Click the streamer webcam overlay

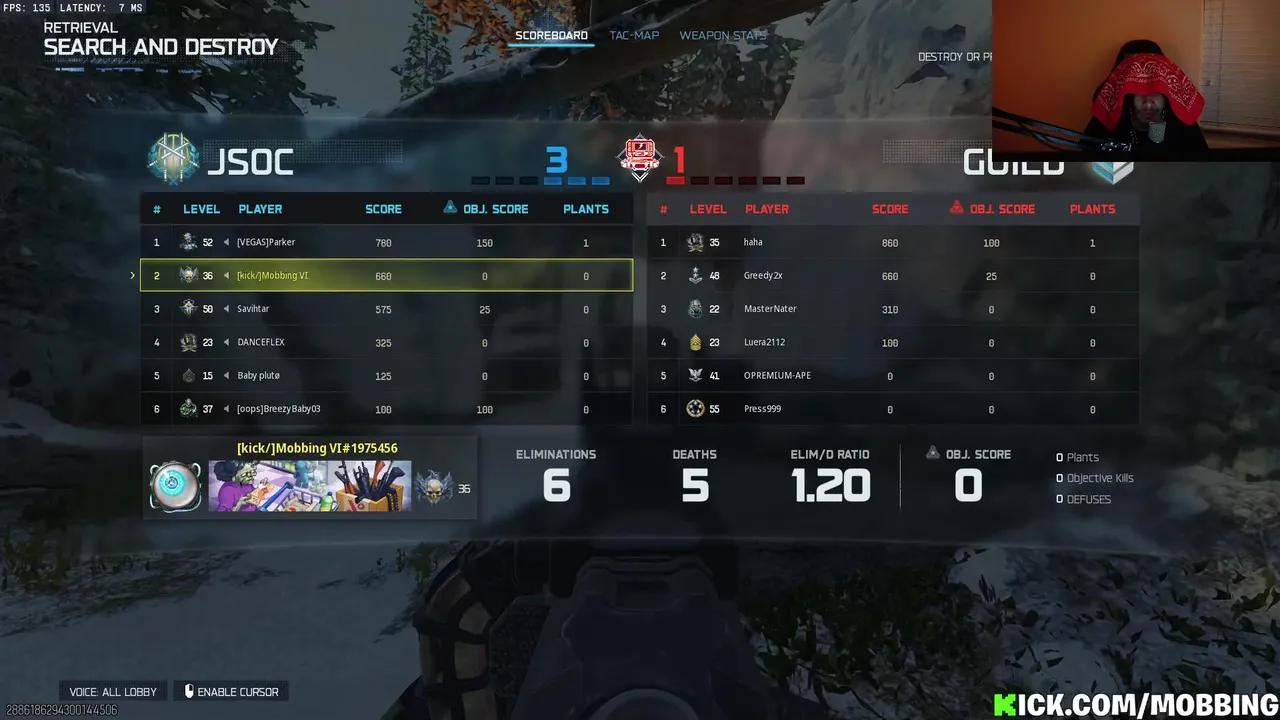[x=1135, y=80]
